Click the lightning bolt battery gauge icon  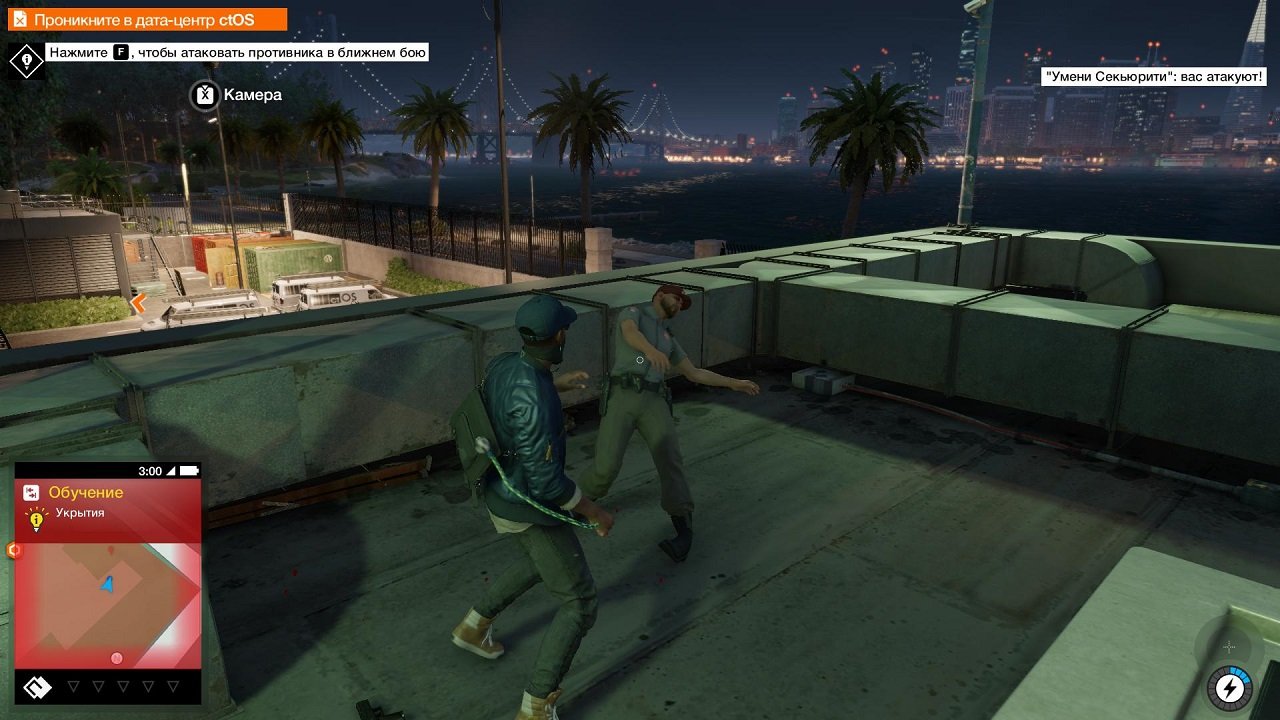point(1228,687)
